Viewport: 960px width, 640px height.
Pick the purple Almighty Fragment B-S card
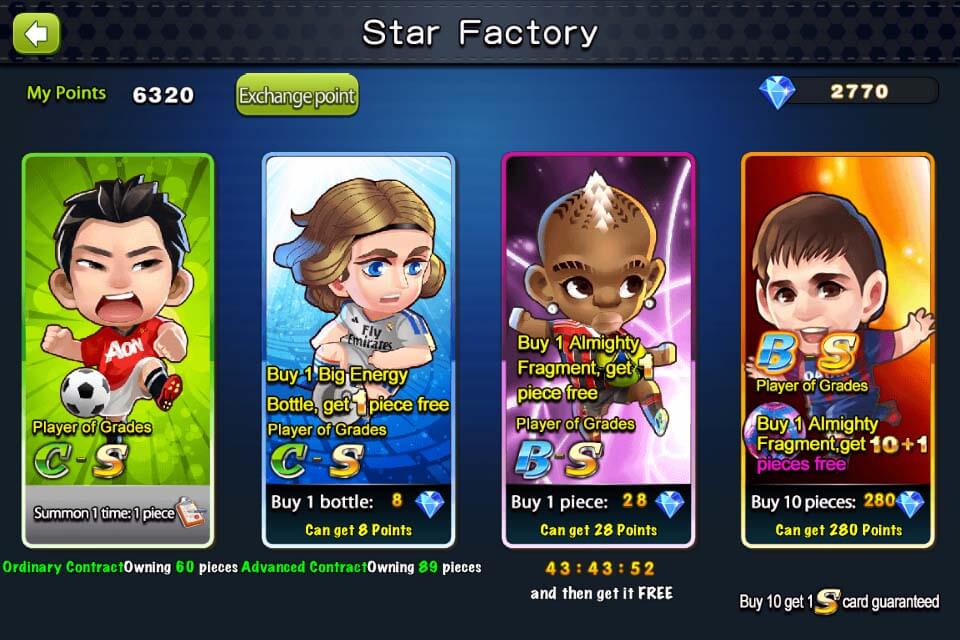[598, 320]
